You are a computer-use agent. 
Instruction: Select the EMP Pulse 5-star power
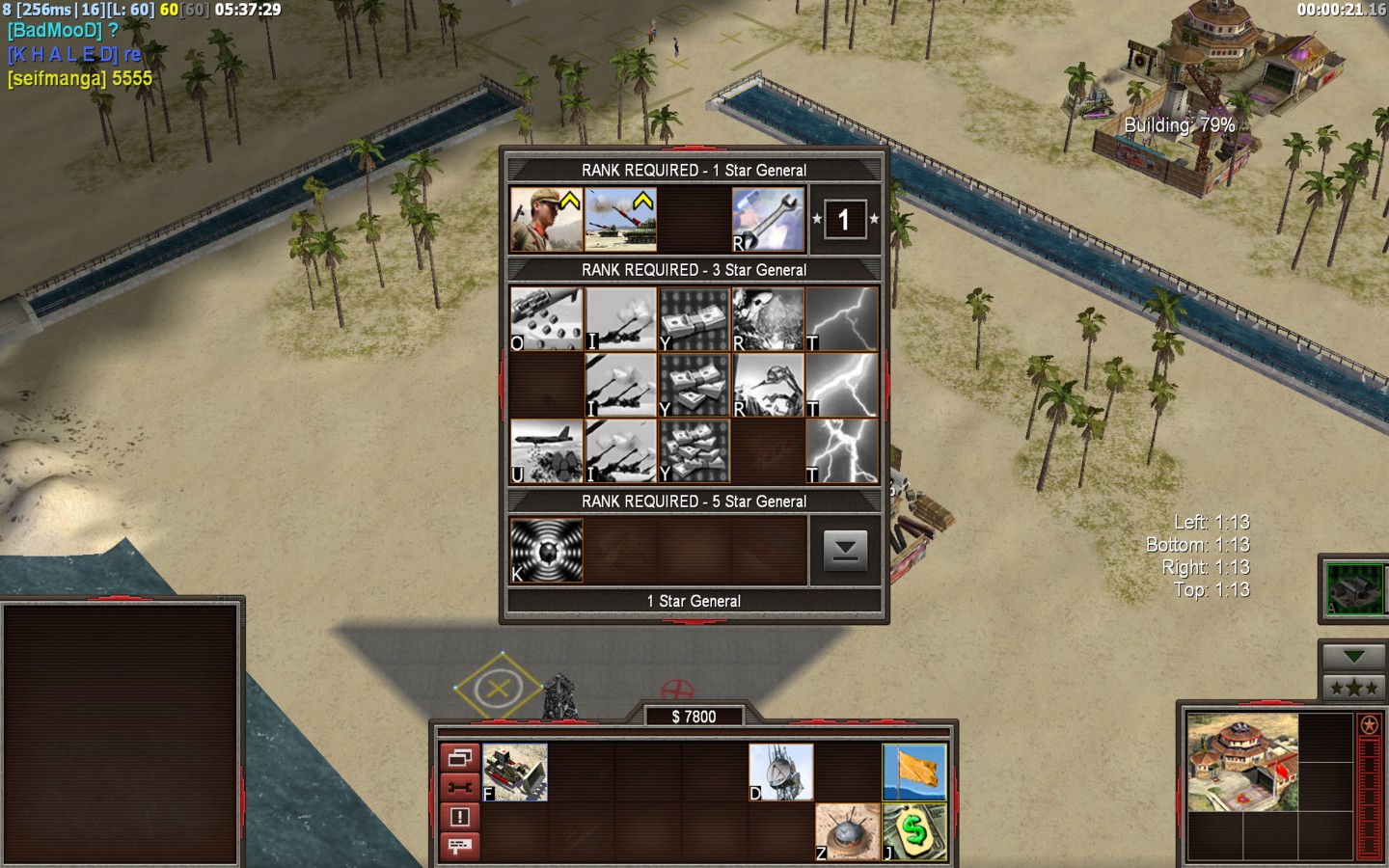(546, 551)
